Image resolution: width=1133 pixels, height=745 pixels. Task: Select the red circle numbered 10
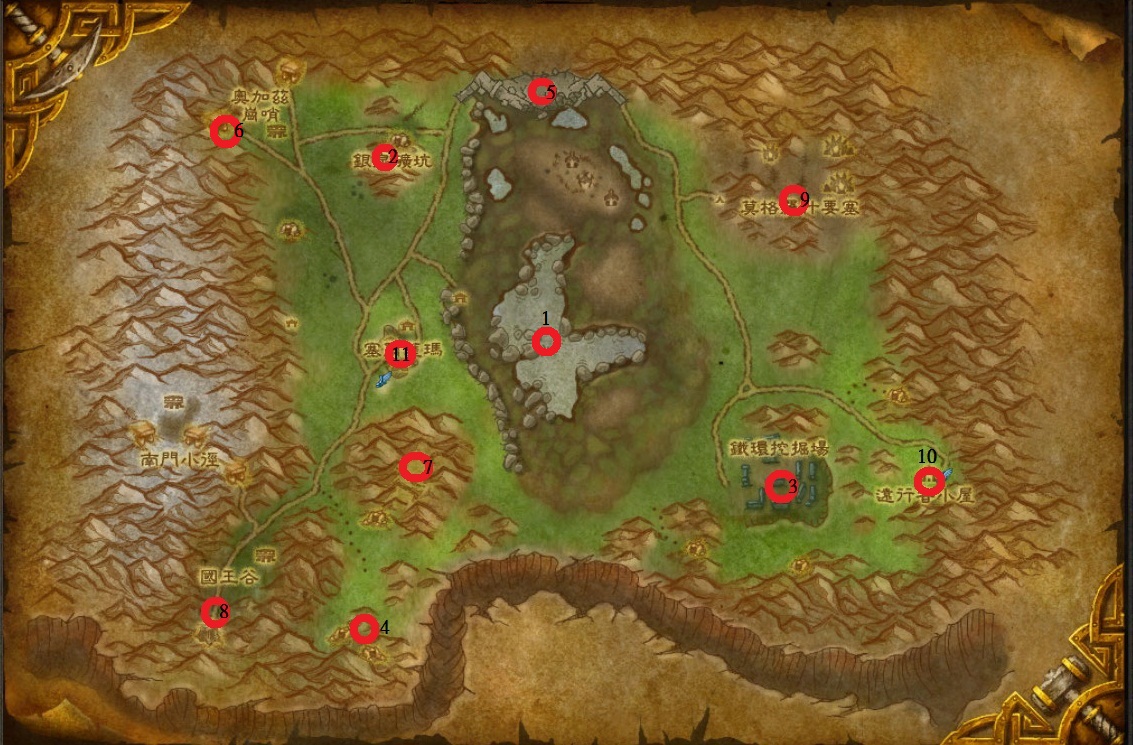point(929,481)
